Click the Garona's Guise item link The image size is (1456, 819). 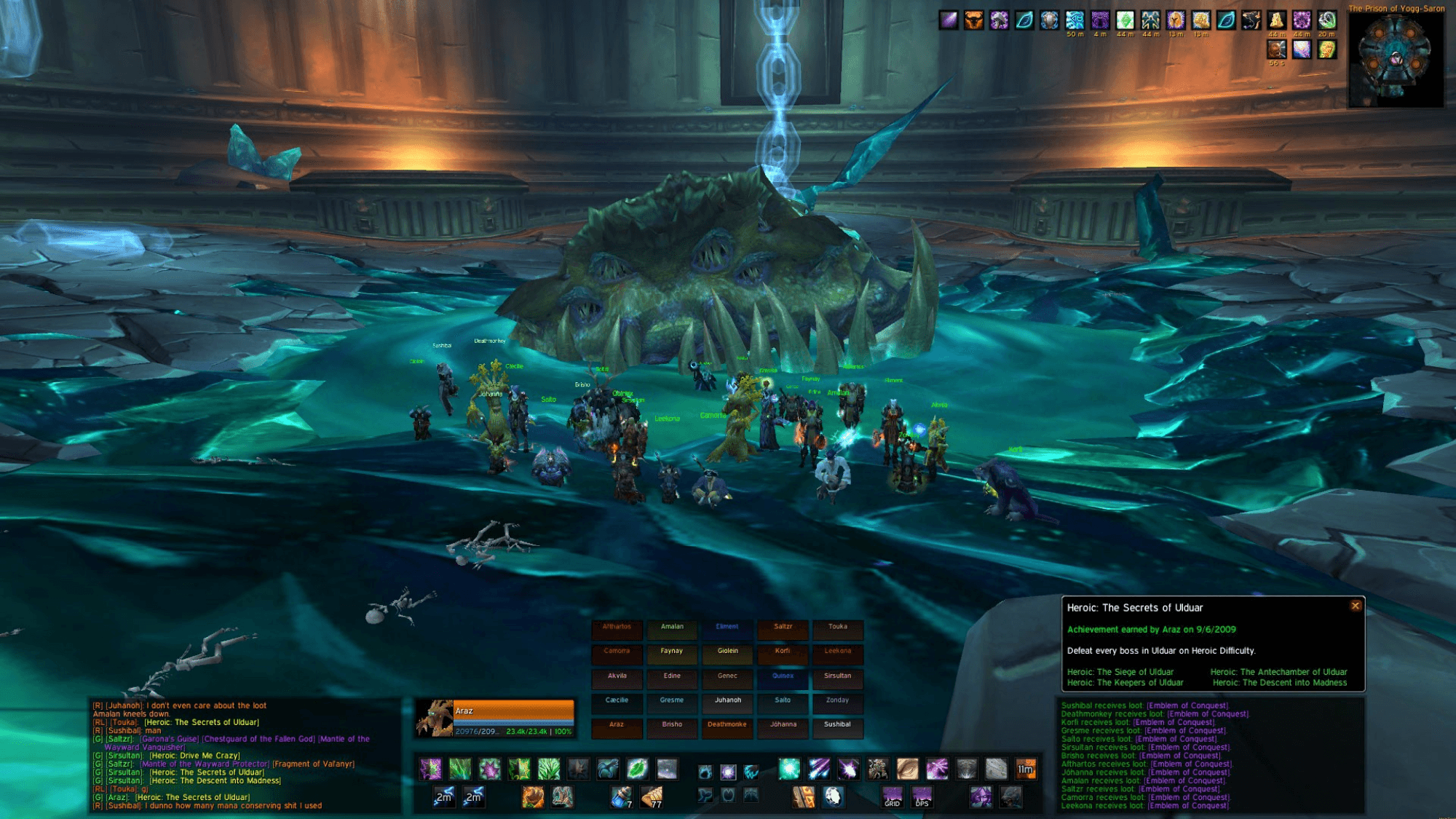coord(170,739)
